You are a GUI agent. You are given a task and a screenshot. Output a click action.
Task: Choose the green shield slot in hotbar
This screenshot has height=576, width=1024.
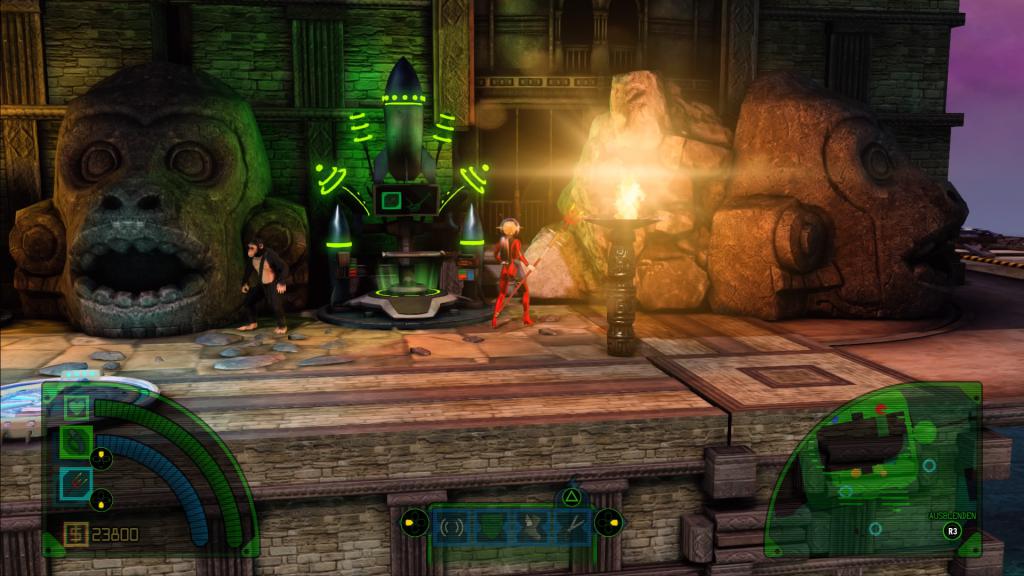[491, 525]
